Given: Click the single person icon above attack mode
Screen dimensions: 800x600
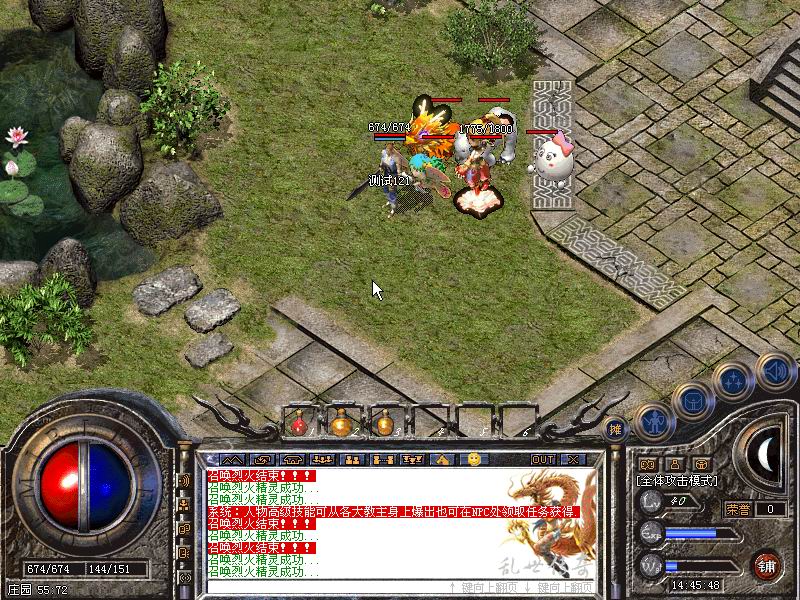Looking at the screenshot, I should click(674, 464).
